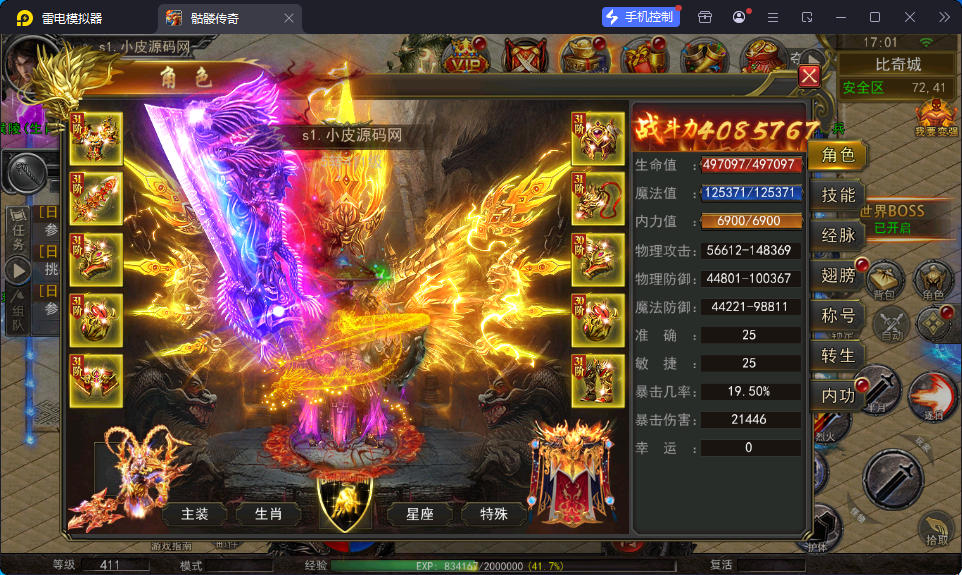Switch to the 生肖 equipment category
962x575 pixels.
268,514
